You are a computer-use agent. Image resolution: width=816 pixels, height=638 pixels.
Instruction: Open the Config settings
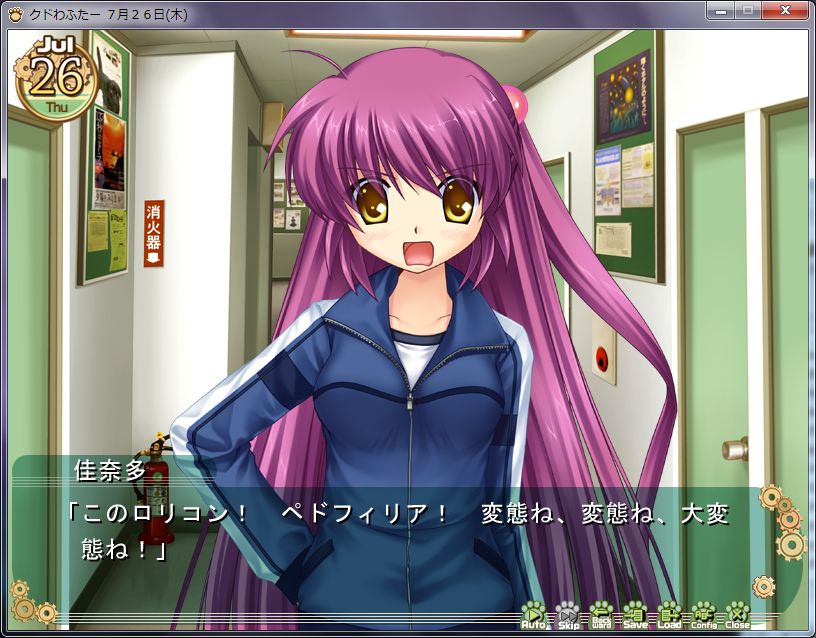coord(703,614)
